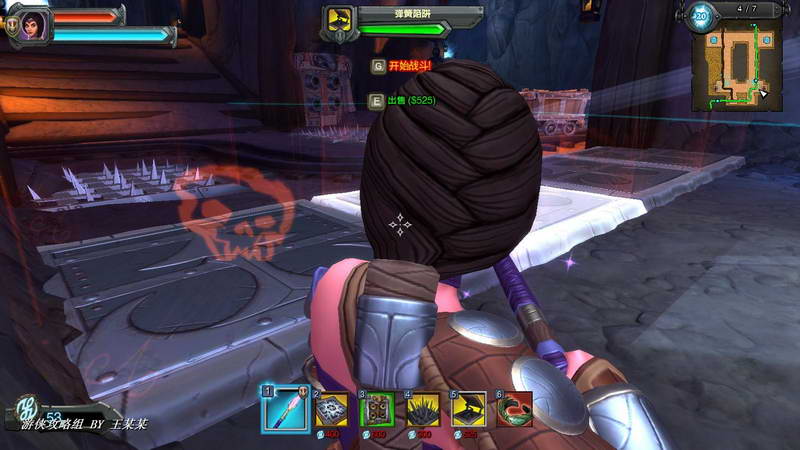The width and height of the screenshot is (800, 450).
Task: Select the green-highlighted barricade trap in slot 3
Action: [377, 409]
